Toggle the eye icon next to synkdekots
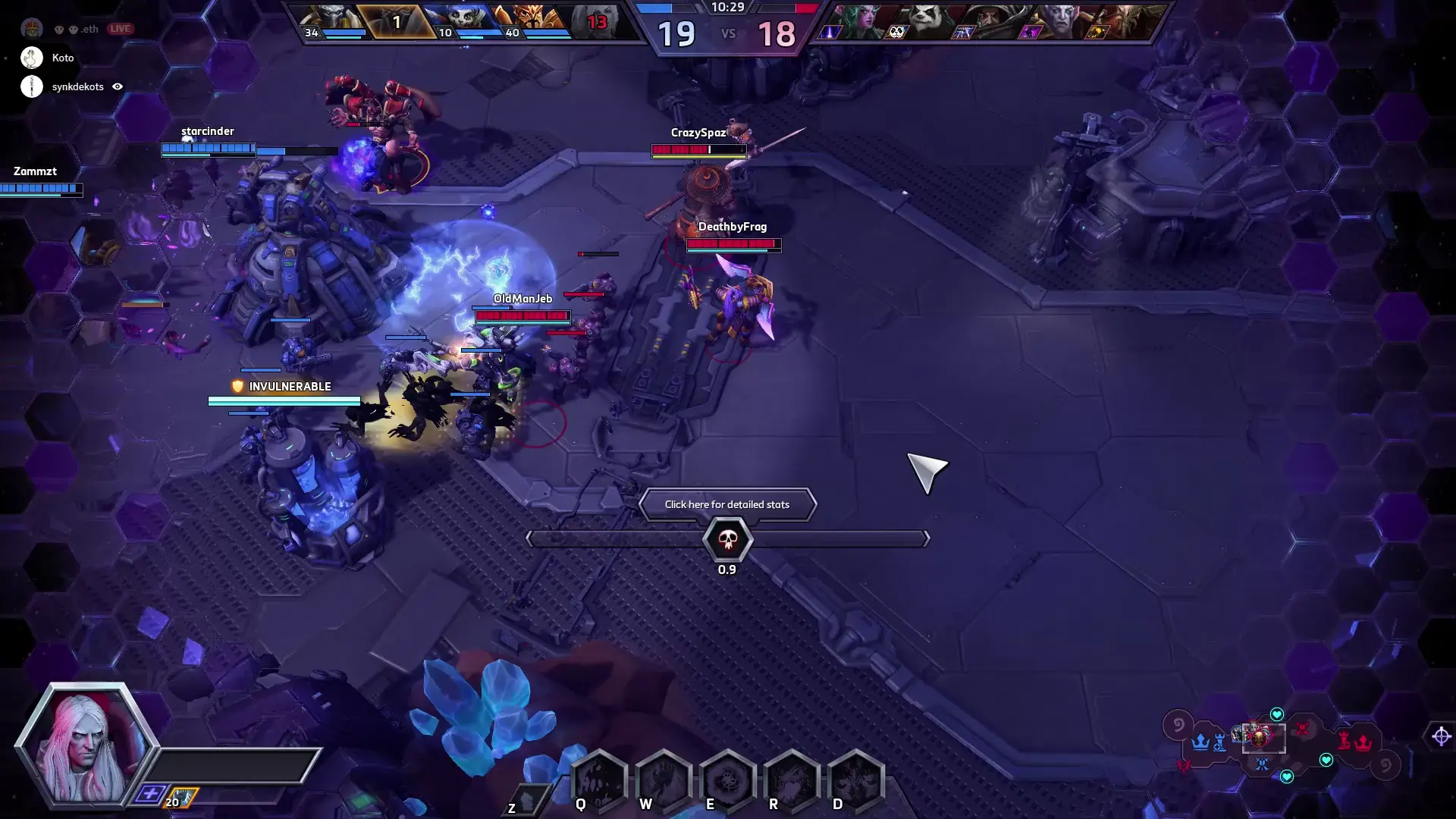This screenshot has height=819, width=1456. [x=118, y=86]
